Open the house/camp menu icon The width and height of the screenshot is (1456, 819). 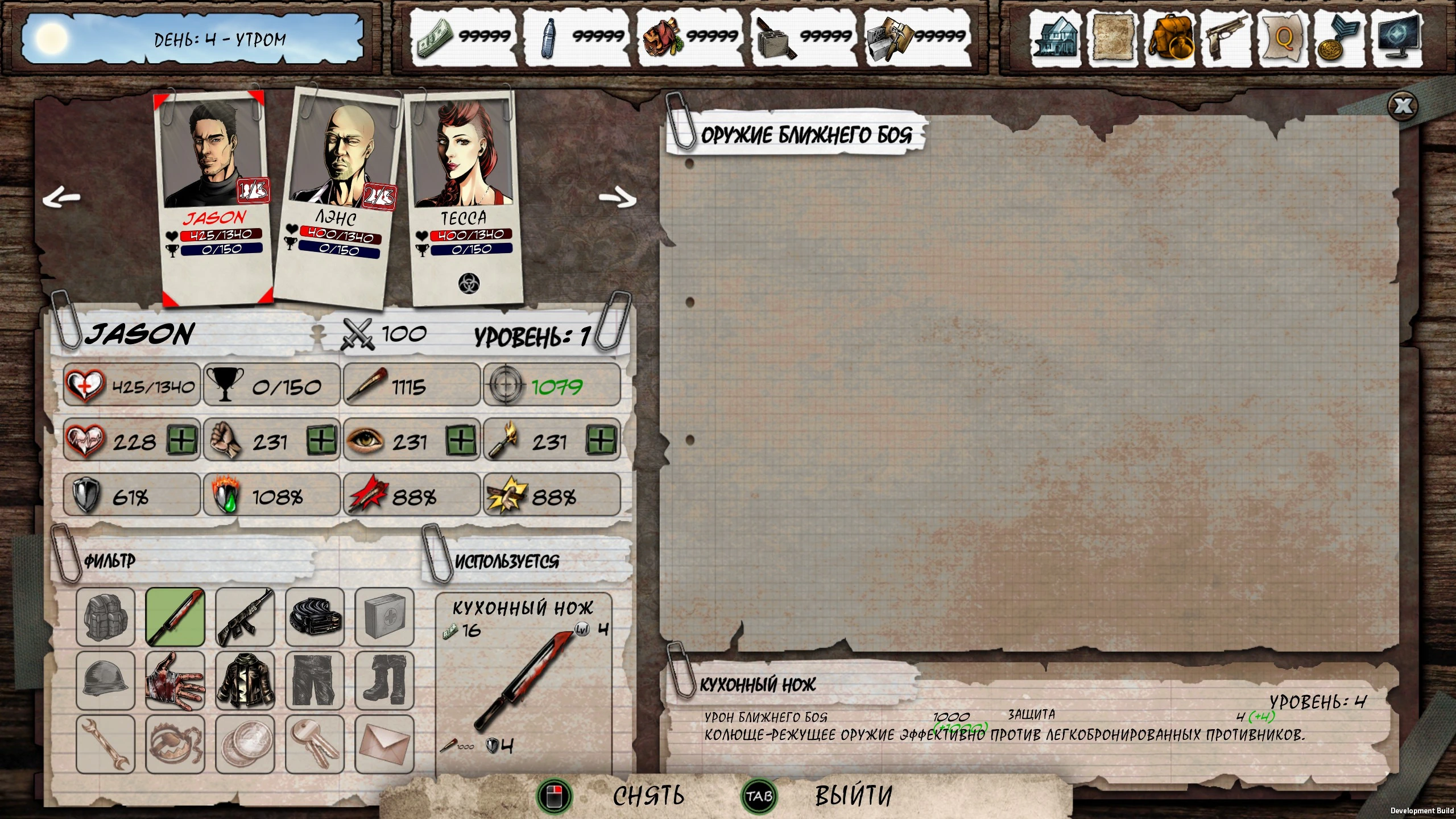[x=1056, y=38]
